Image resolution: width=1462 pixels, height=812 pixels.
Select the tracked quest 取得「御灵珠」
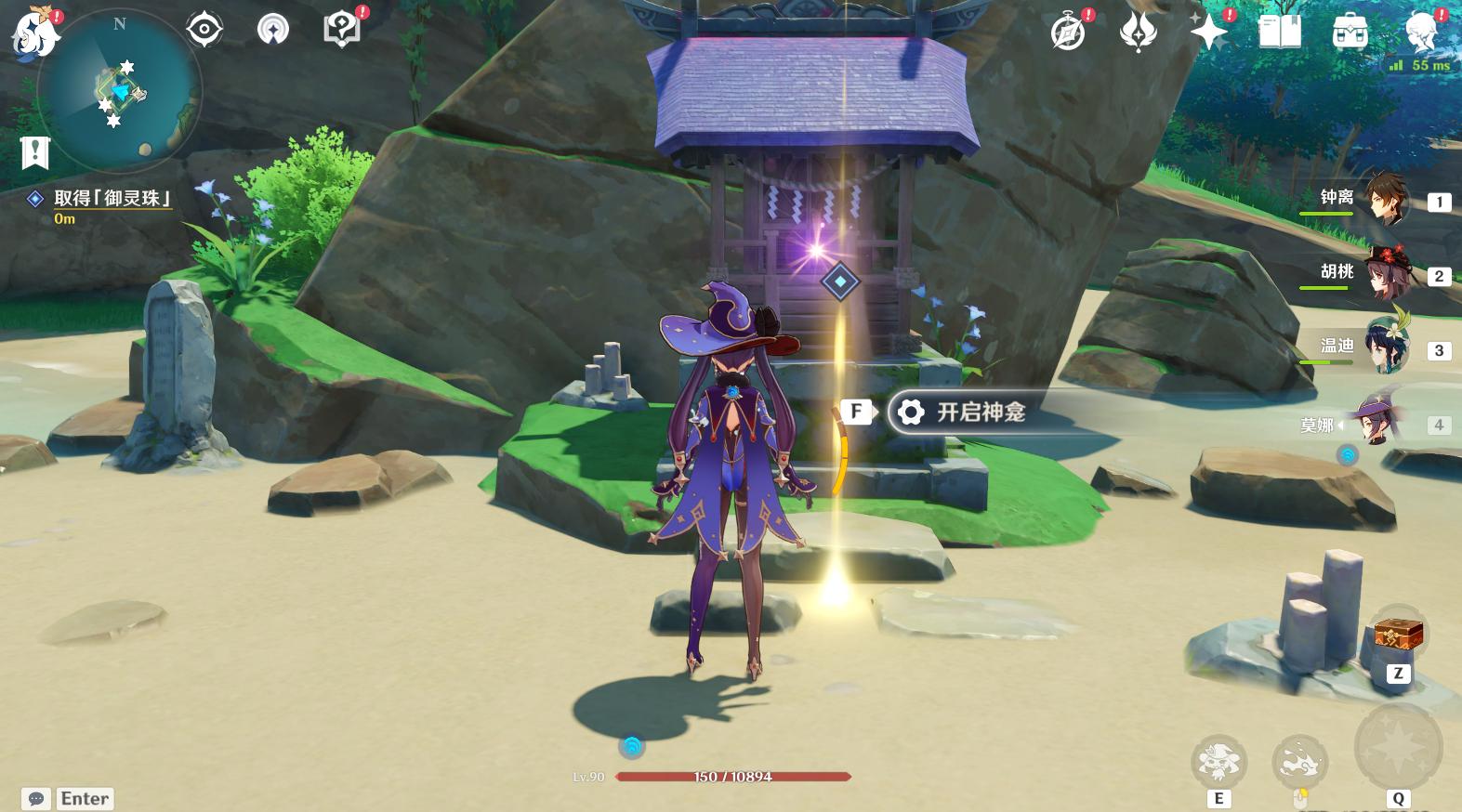(x=112, y=199)
